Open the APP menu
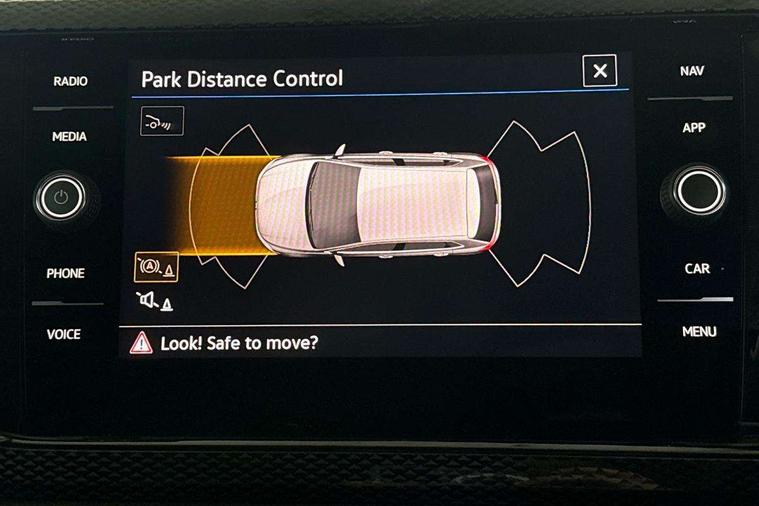 click(x=694, y=128)
